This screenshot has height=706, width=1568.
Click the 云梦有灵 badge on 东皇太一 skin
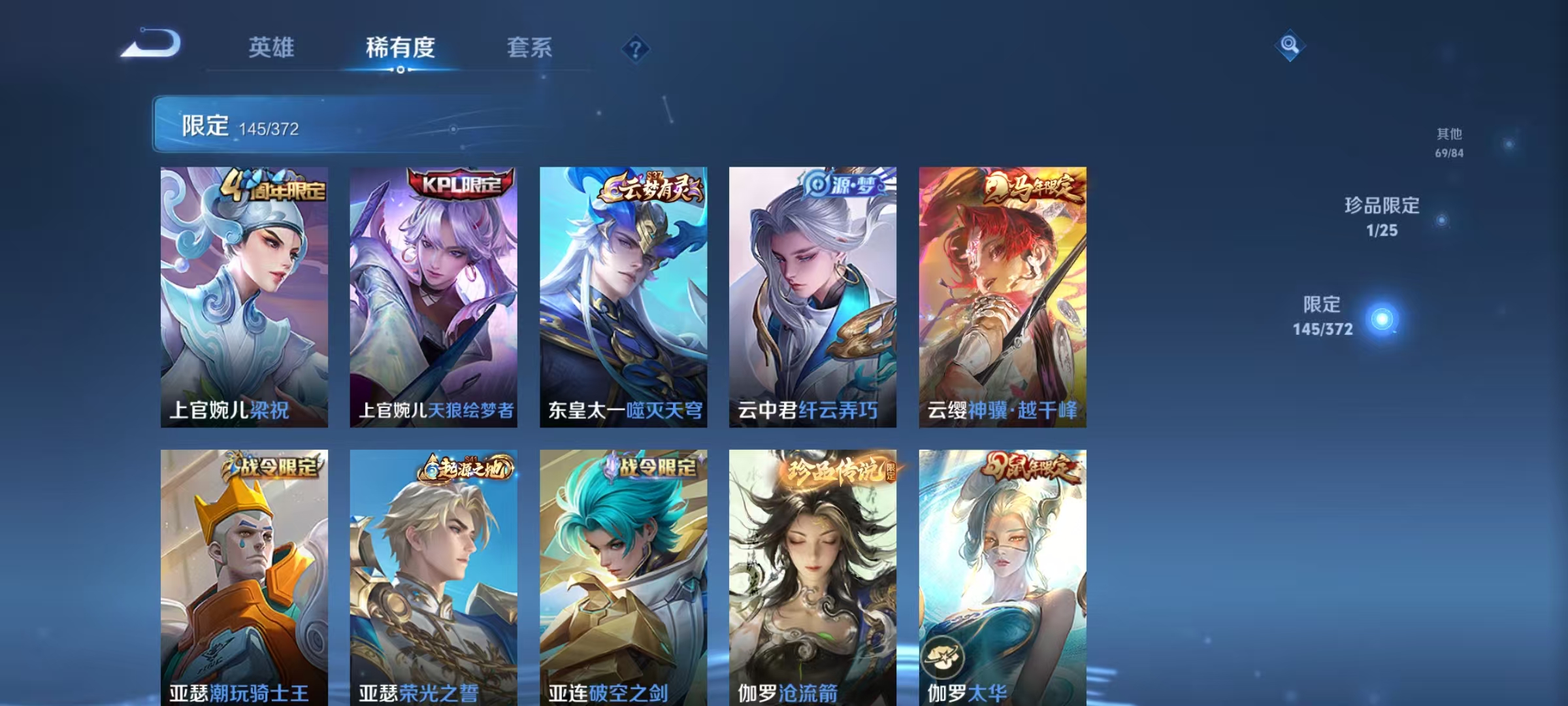(x=647, y=188)
